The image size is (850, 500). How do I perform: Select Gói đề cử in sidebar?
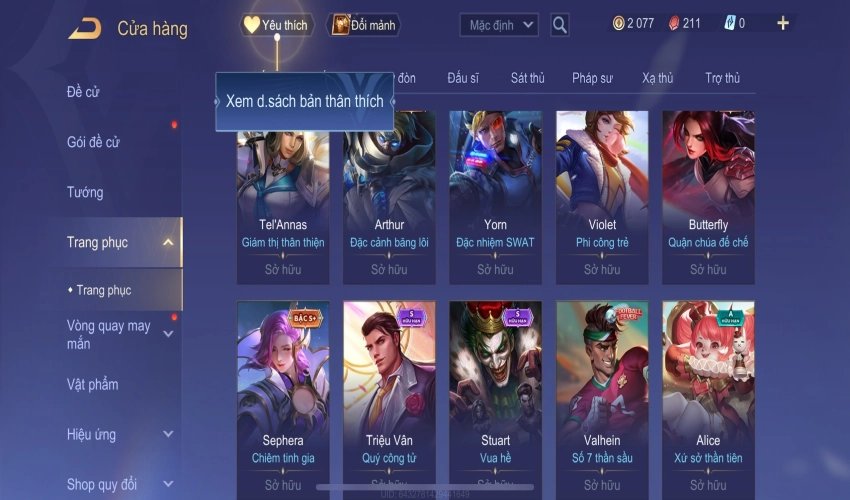pos(93,142)
